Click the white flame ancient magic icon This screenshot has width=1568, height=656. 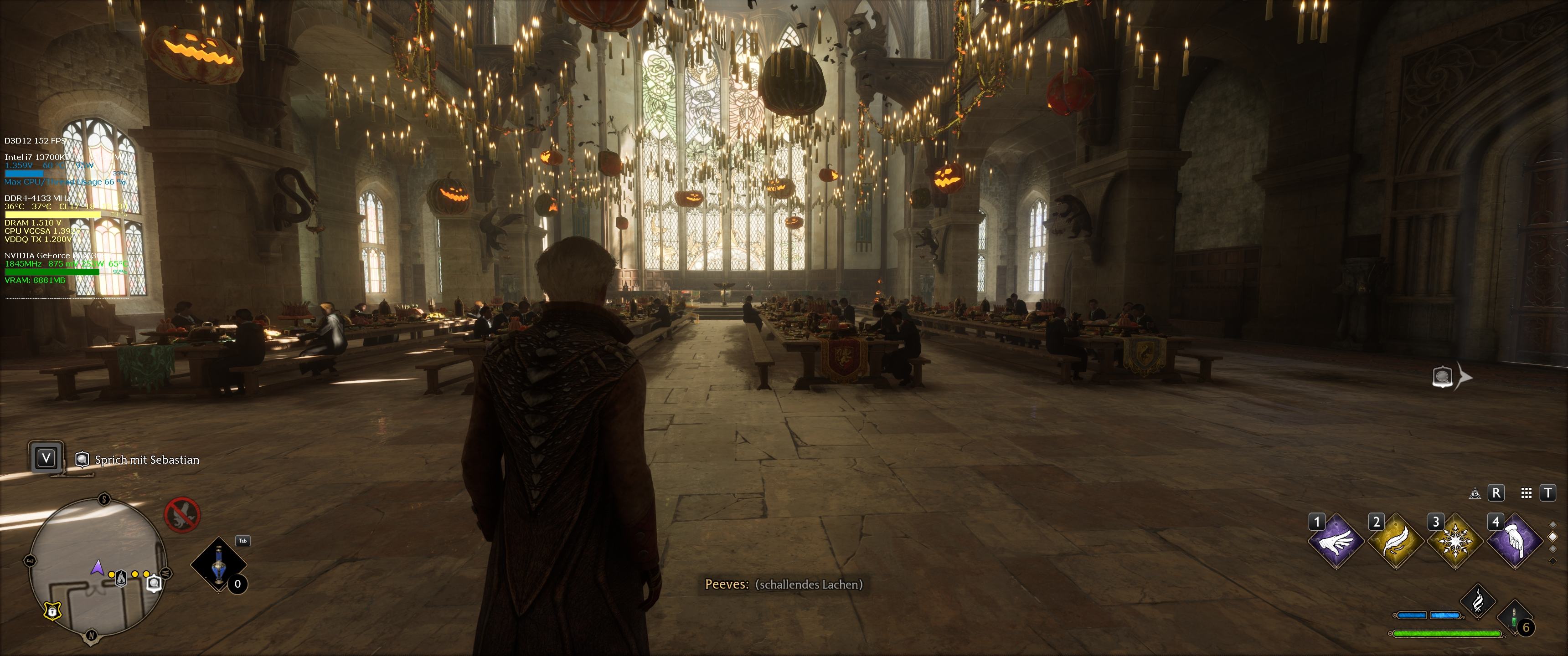pyautogui.click(x=1478, y=600)
